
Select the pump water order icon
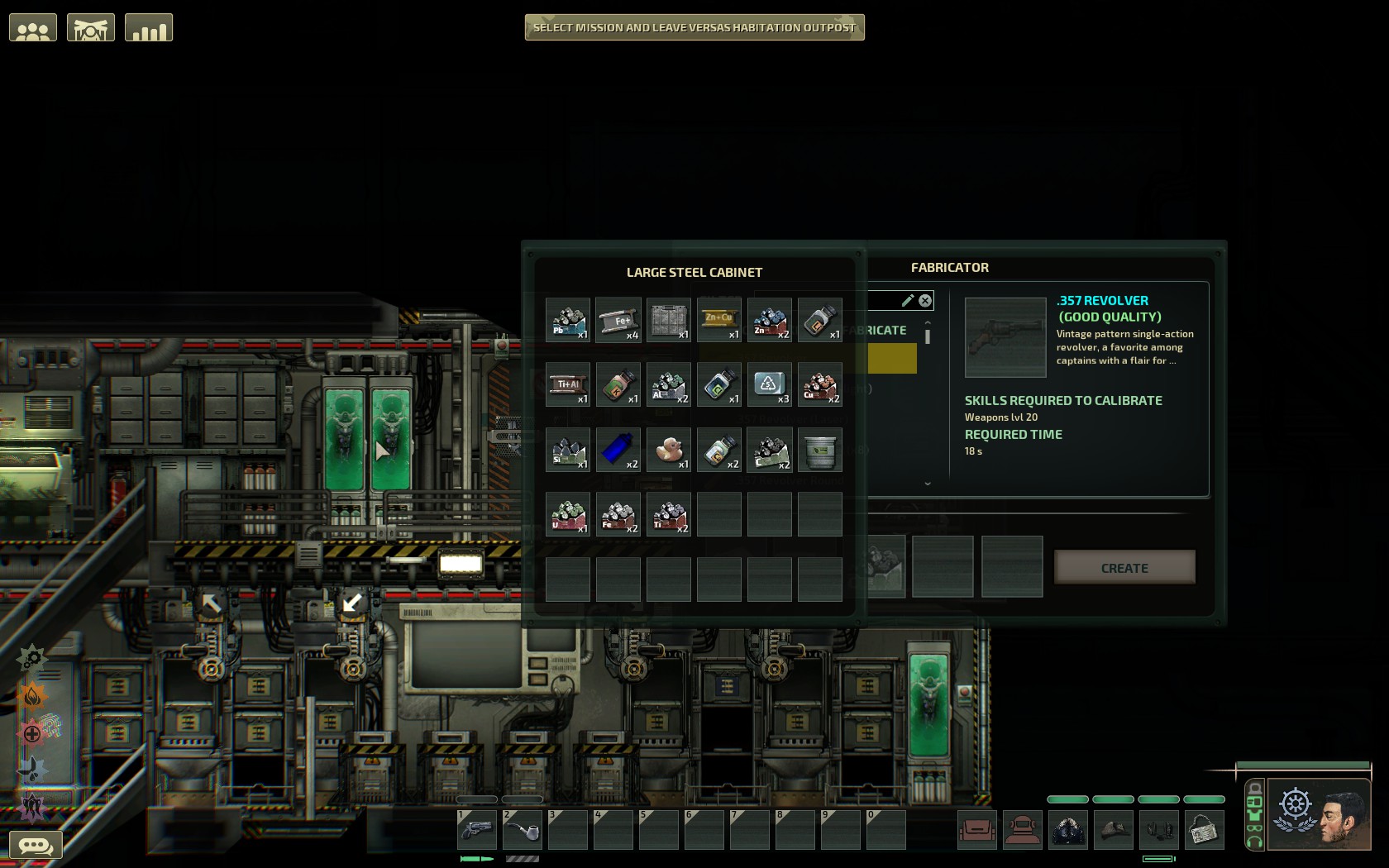(31, 768)
